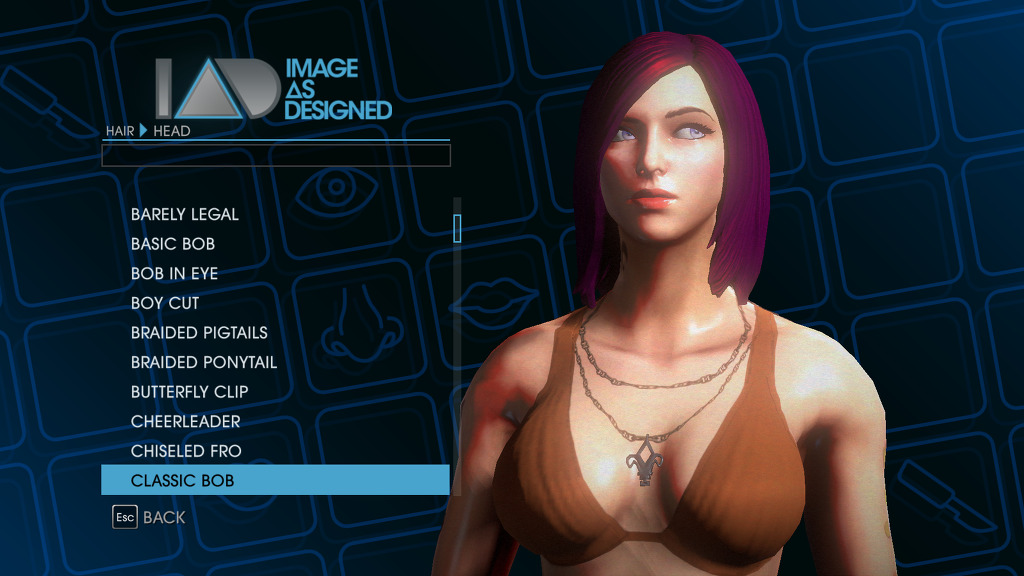The width and height of the screenshot is (1024, 576).
Task: Choose Braided Pigtails from the list
Action: [x=199, y=333]
